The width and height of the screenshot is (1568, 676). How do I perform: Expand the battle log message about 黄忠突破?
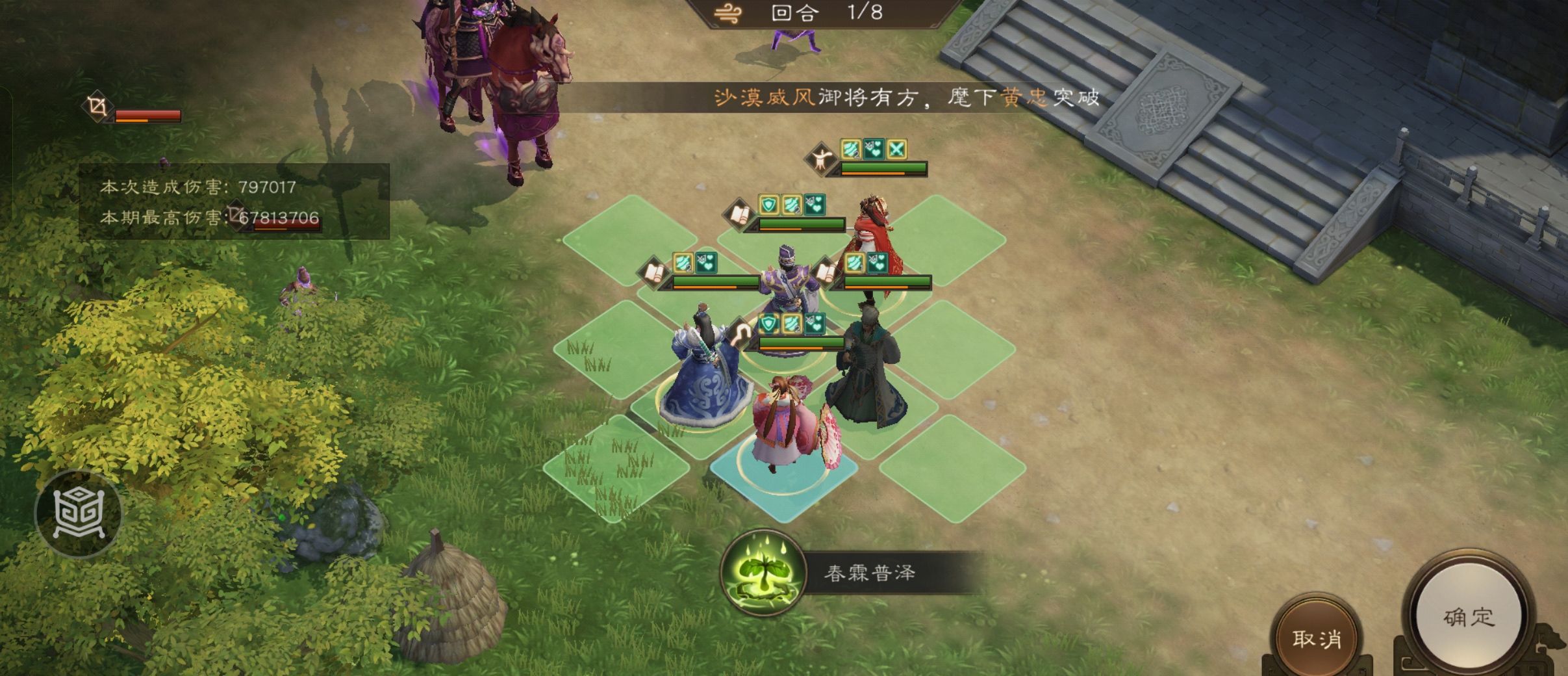(838, 96)
